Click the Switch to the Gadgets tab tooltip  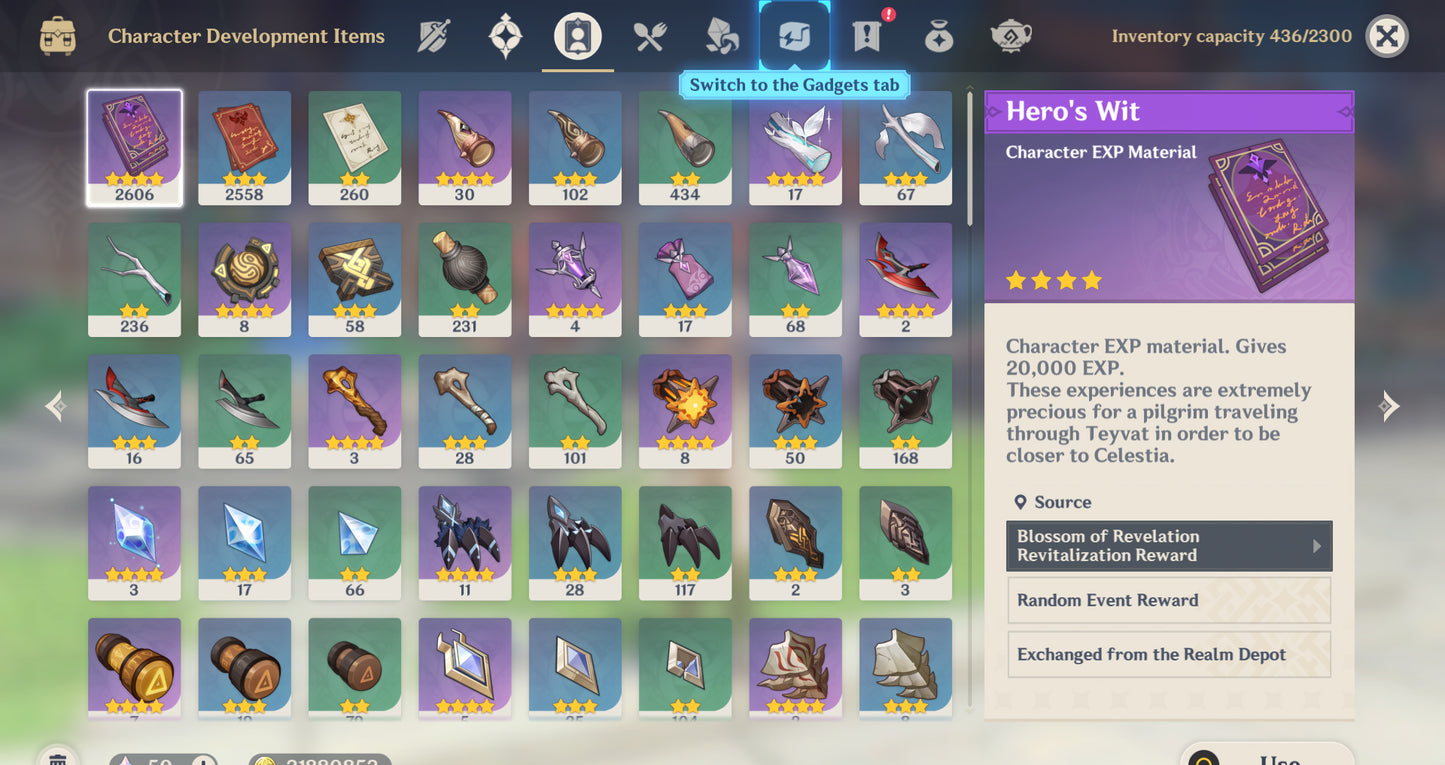click(793, 85)
